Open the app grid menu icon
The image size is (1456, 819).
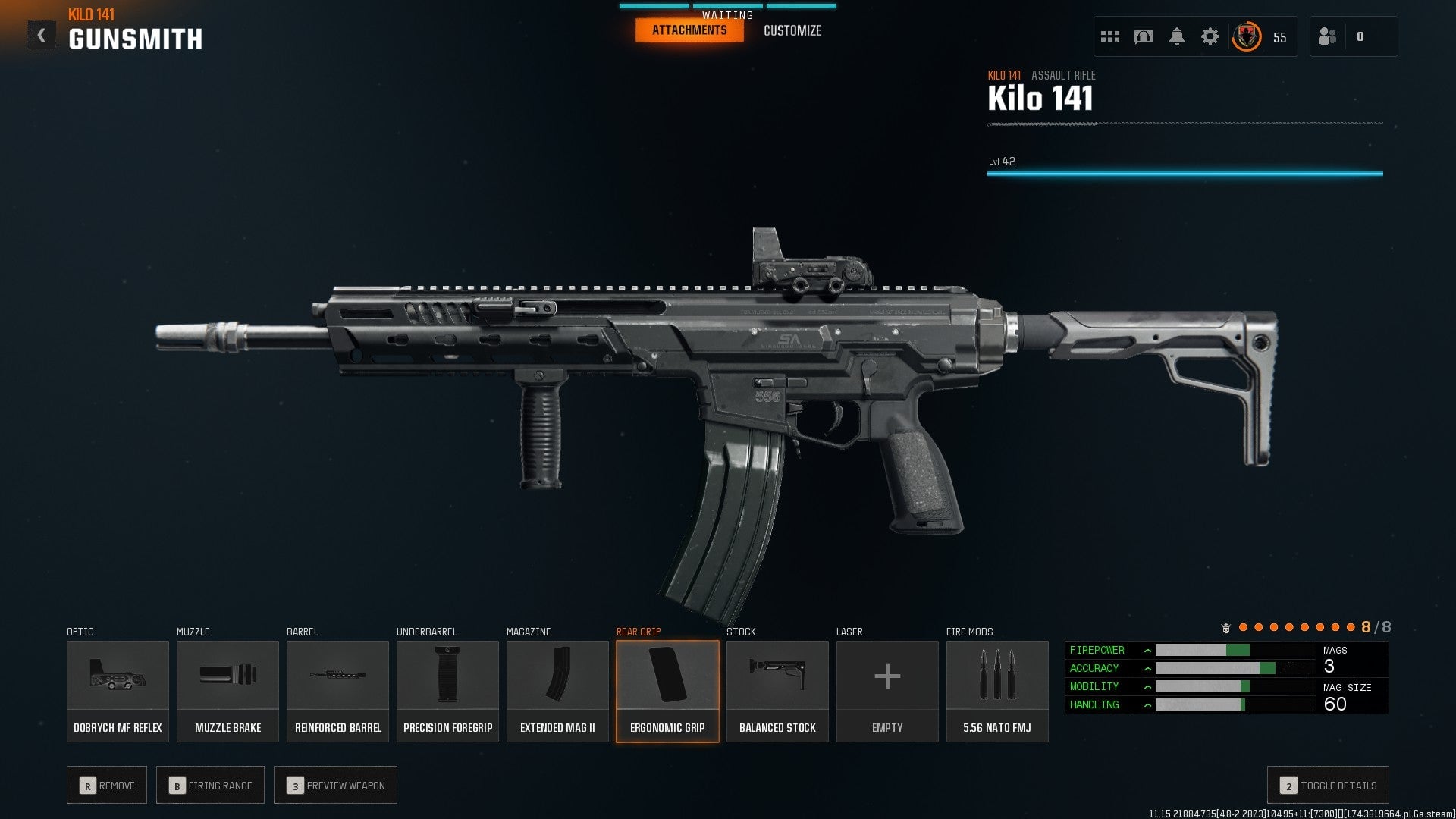click(1109, 36)
